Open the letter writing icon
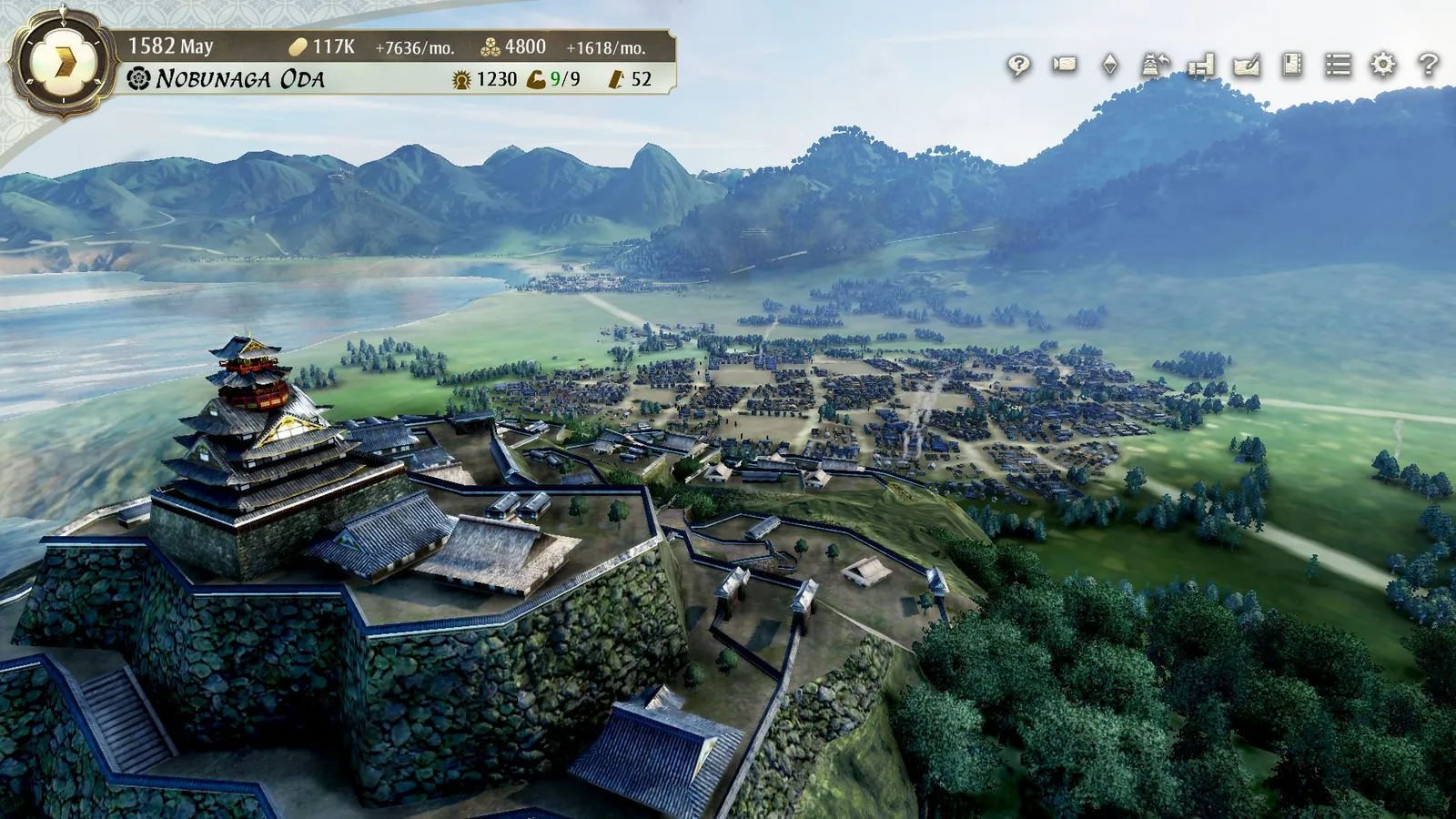Image resolution: width=1456 pixels, height=819 pixels. [x=1248, y=66]
